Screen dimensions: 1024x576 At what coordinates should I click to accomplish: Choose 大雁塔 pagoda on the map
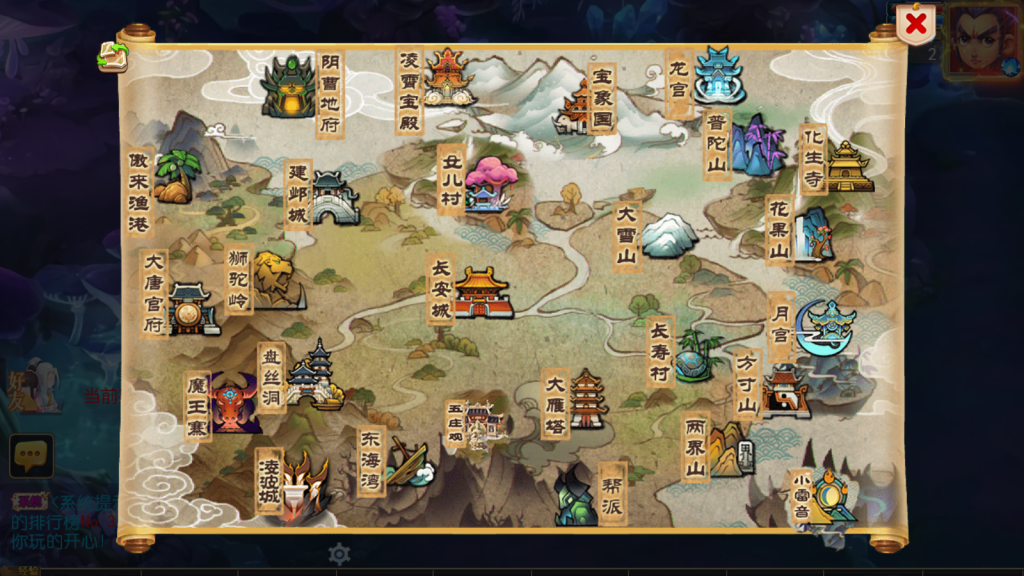[x=587, y=399]
